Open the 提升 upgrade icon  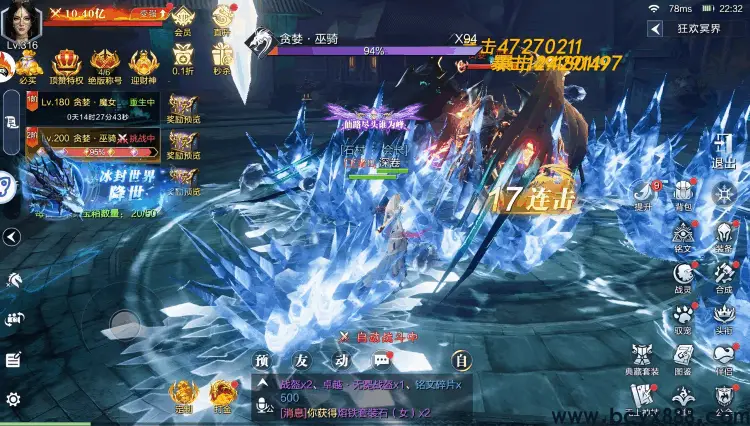coord(642,192)
